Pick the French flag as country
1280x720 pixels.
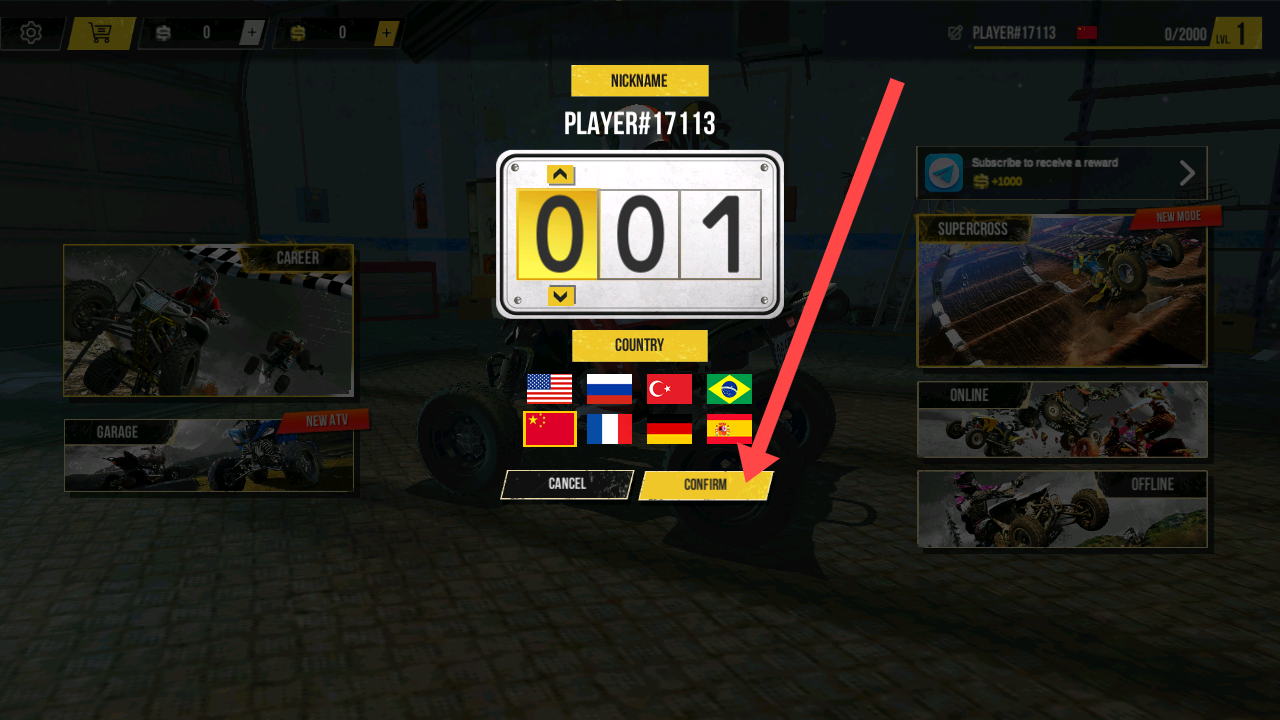tap(609, 429)
